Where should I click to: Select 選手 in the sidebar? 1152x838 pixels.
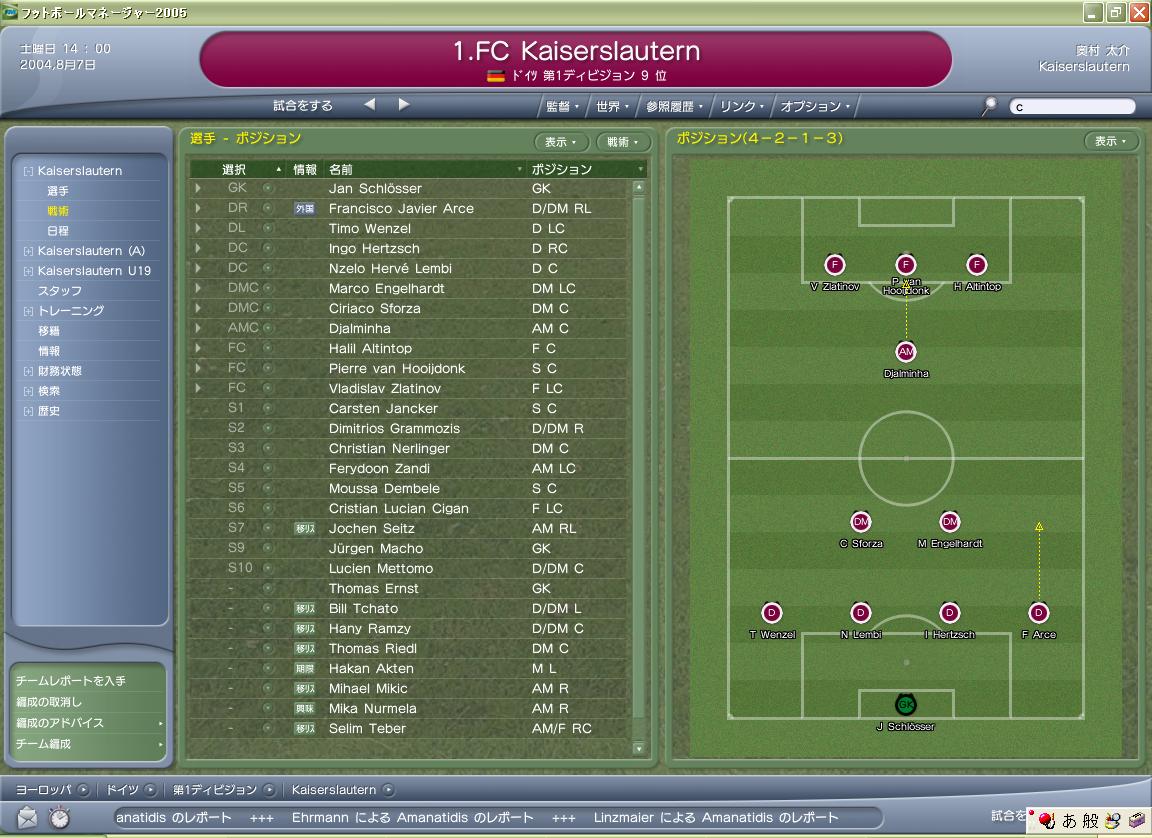point(58,191)
